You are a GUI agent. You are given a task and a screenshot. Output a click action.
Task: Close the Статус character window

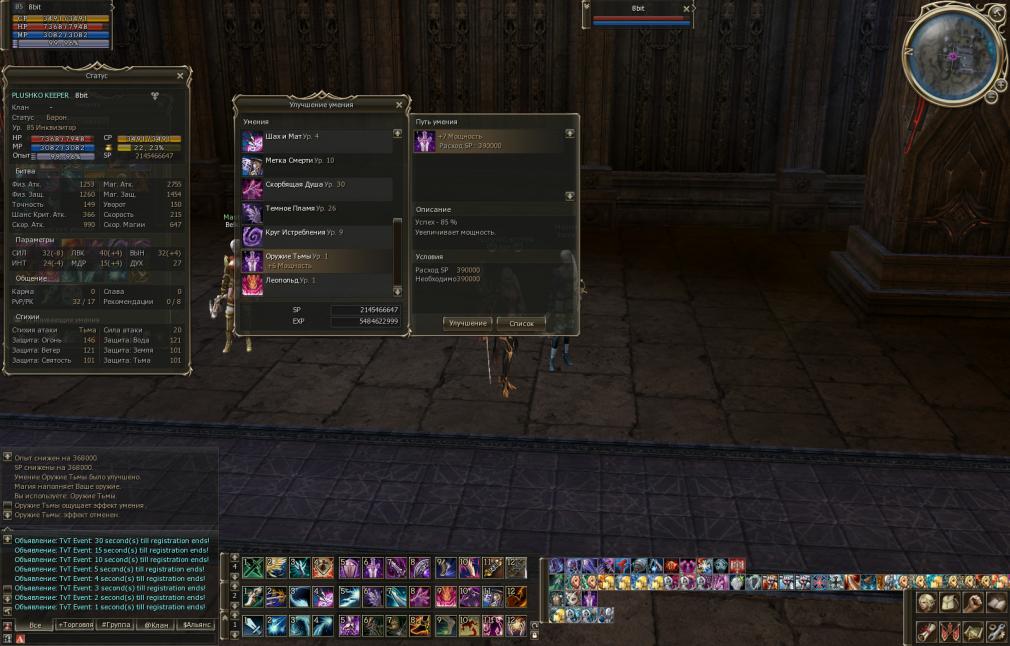(180, 75)
